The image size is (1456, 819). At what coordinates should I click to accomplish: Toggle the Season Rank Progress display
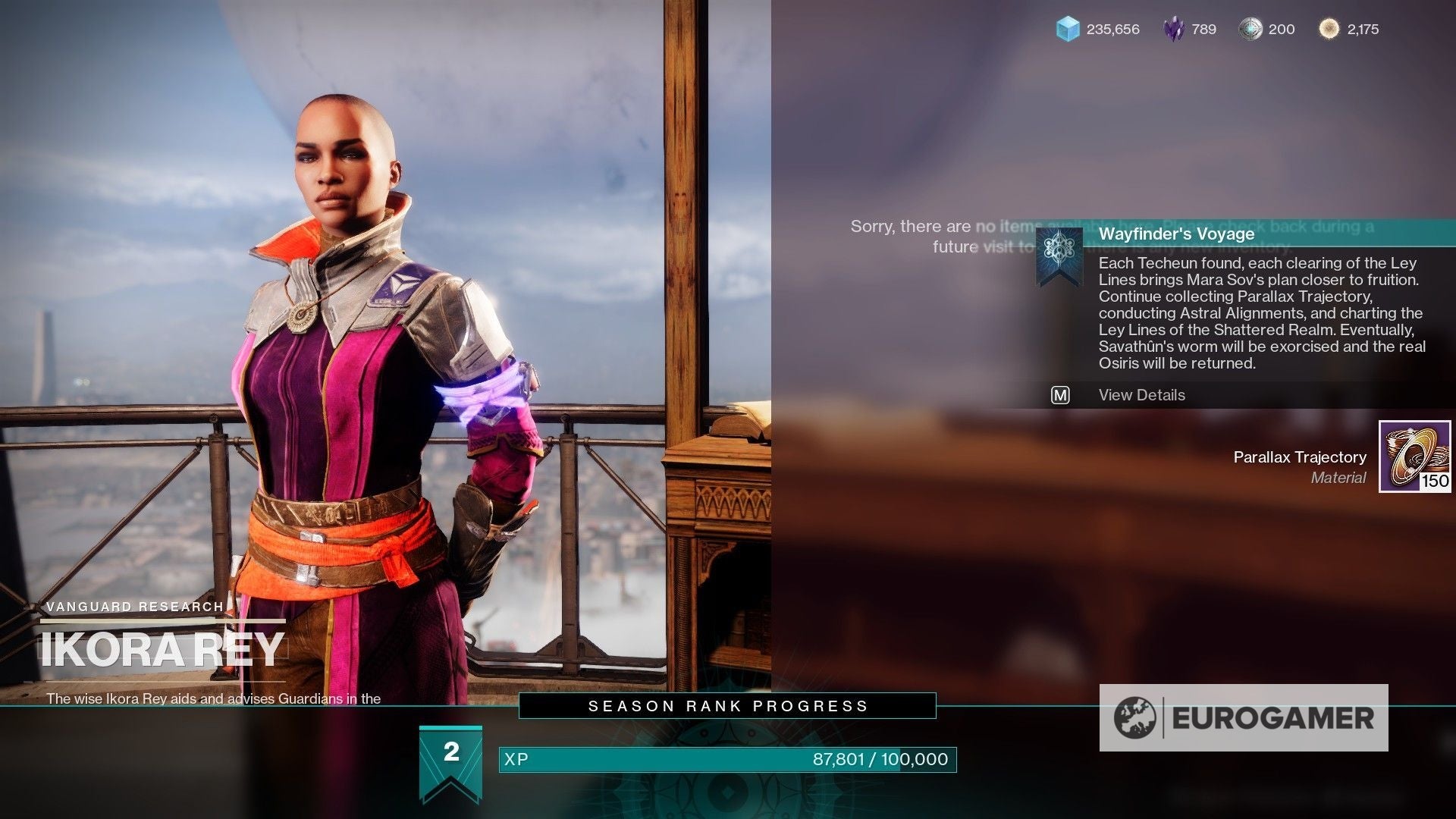point(726,704)
